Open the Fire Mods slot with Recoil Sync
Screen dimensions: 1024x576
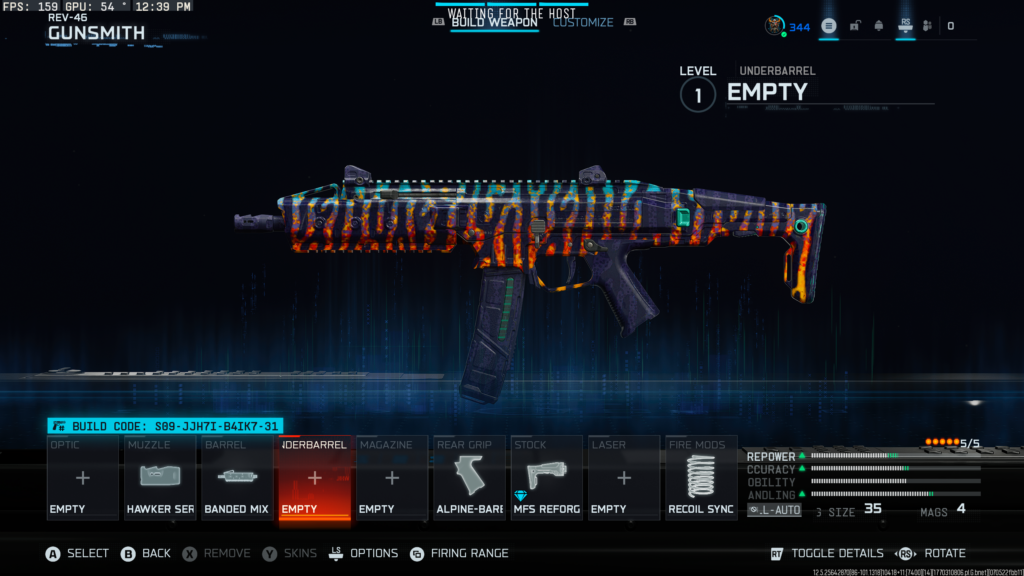pos(700,478)
